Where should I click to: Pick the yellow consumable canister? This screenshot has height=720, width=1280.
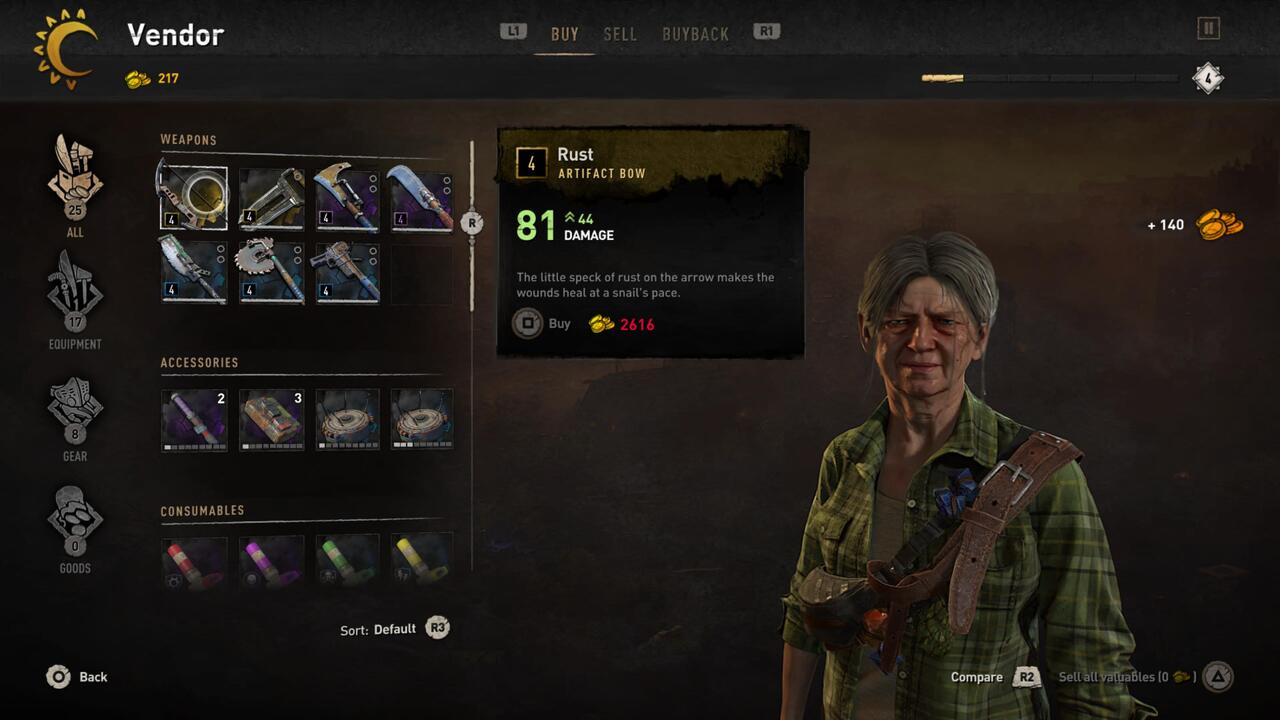tap(421, 561)
